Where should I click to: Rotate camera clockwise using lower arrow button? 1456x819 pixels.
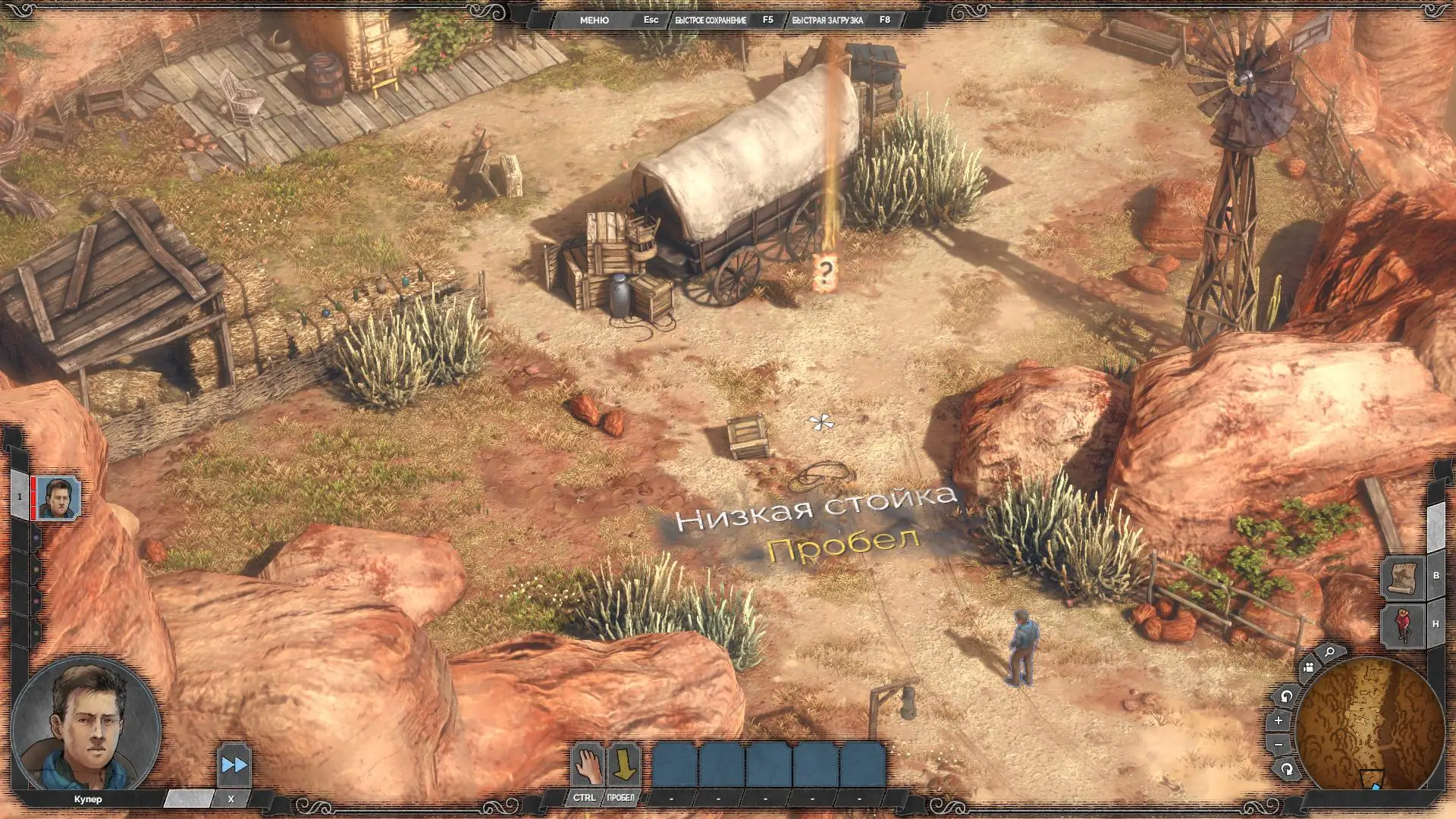pyautogui.click(x=1286, y=770)
